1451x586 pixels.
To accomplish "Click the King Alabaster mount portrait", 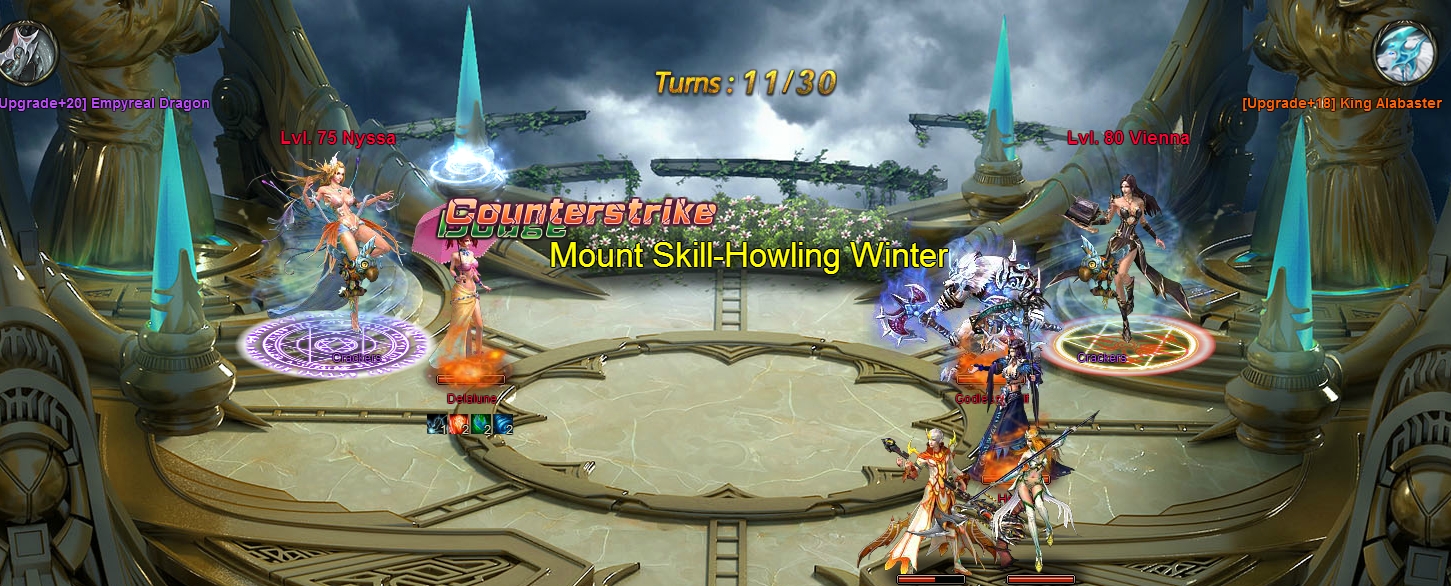I will 1406,52.
